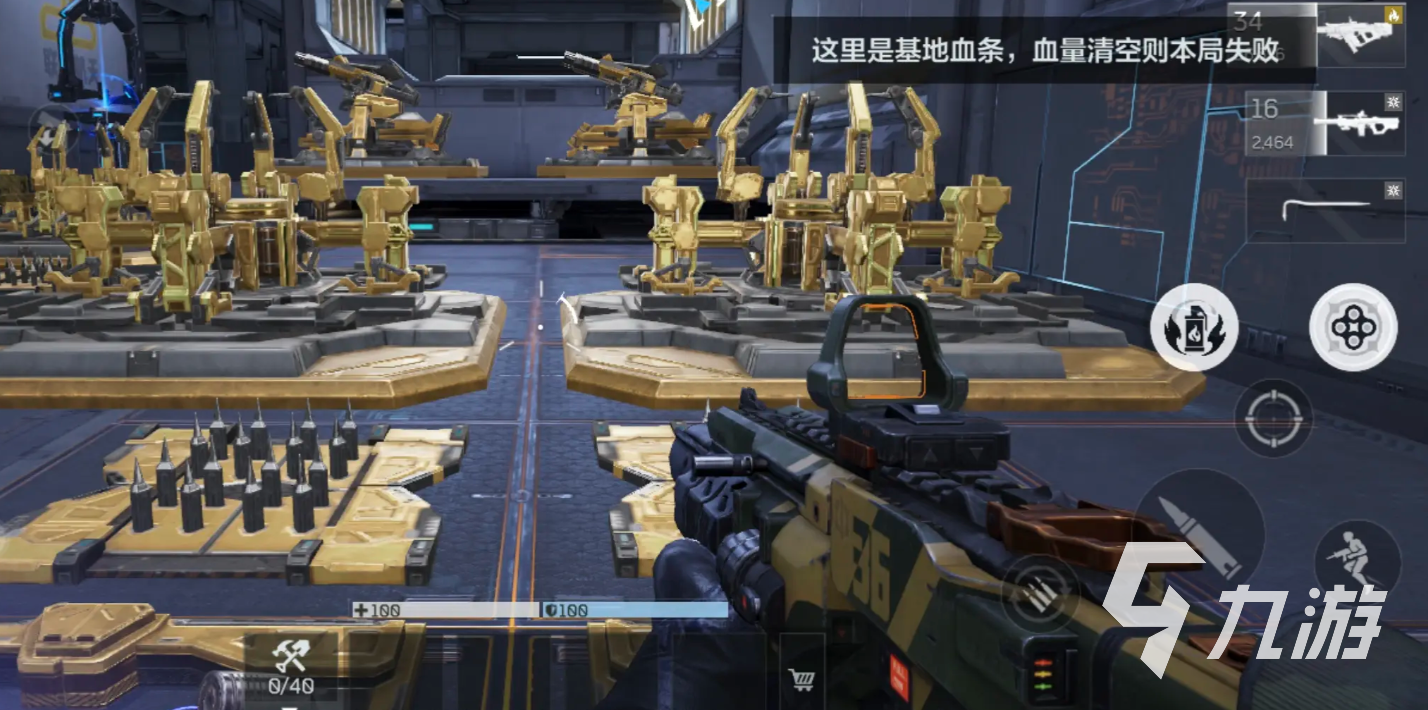Equip the crowbar melee weapon
1428x710 pixels.
click(1313, 211)
